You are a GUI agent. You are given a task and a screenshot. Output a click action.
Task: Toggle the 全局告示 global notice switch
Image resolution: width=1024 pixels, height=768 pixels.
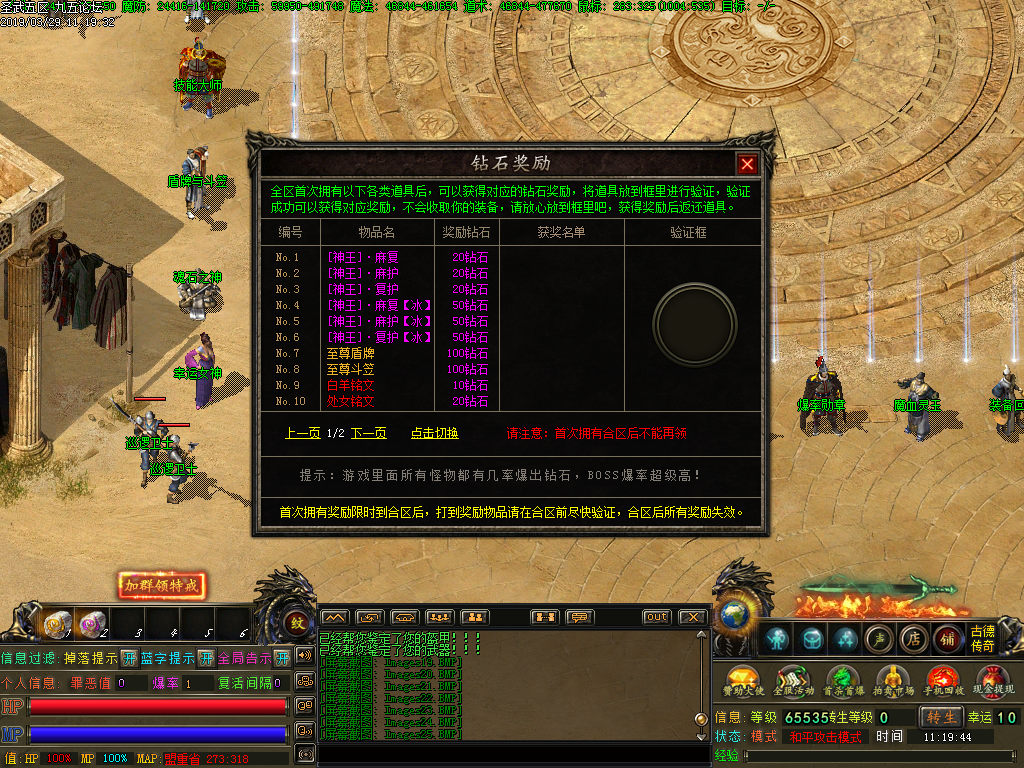click(283, 658)
